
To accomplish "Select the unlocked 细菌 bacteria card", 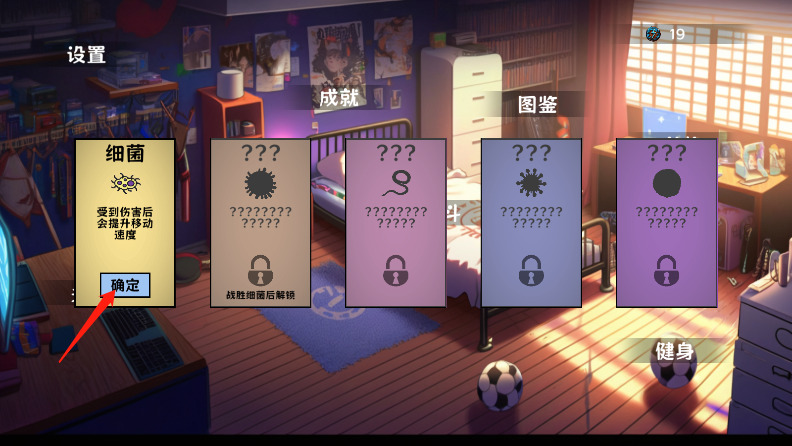I will click(125, 200).
